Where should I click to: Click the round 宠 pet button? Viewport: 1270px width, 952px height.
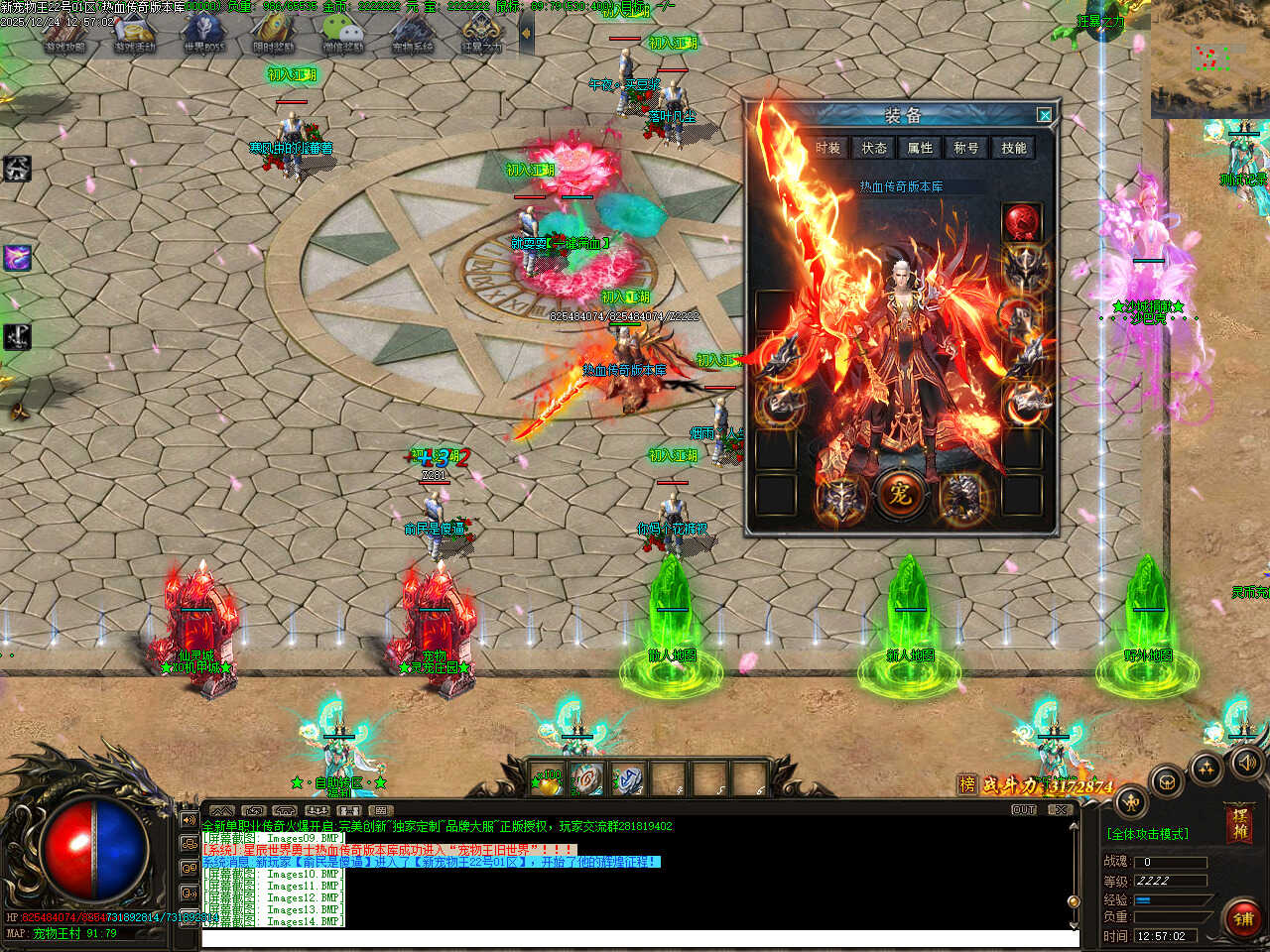(900, 493)
